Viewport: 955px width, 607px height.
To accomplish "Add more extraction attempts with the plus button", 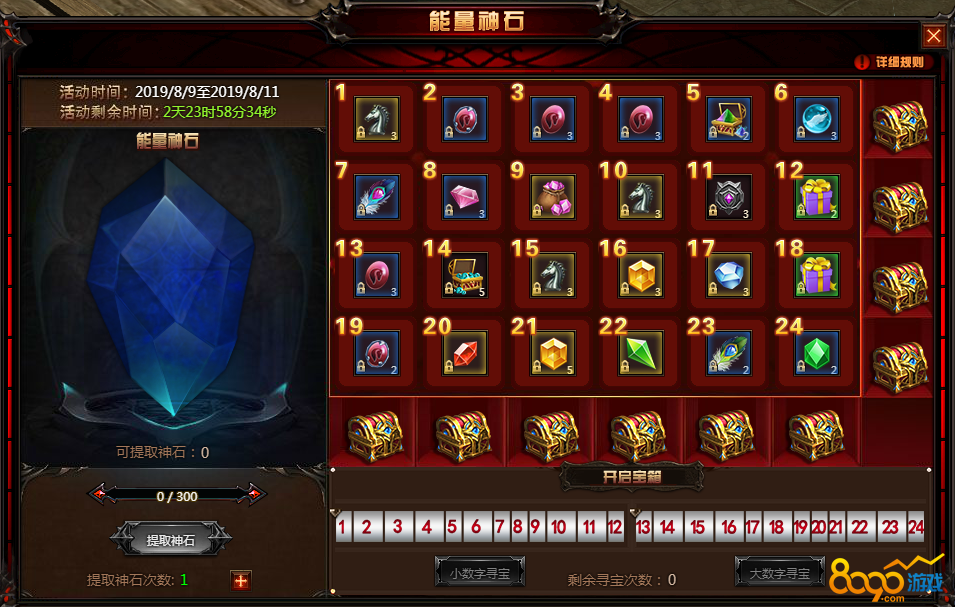I will pos(240,580).
